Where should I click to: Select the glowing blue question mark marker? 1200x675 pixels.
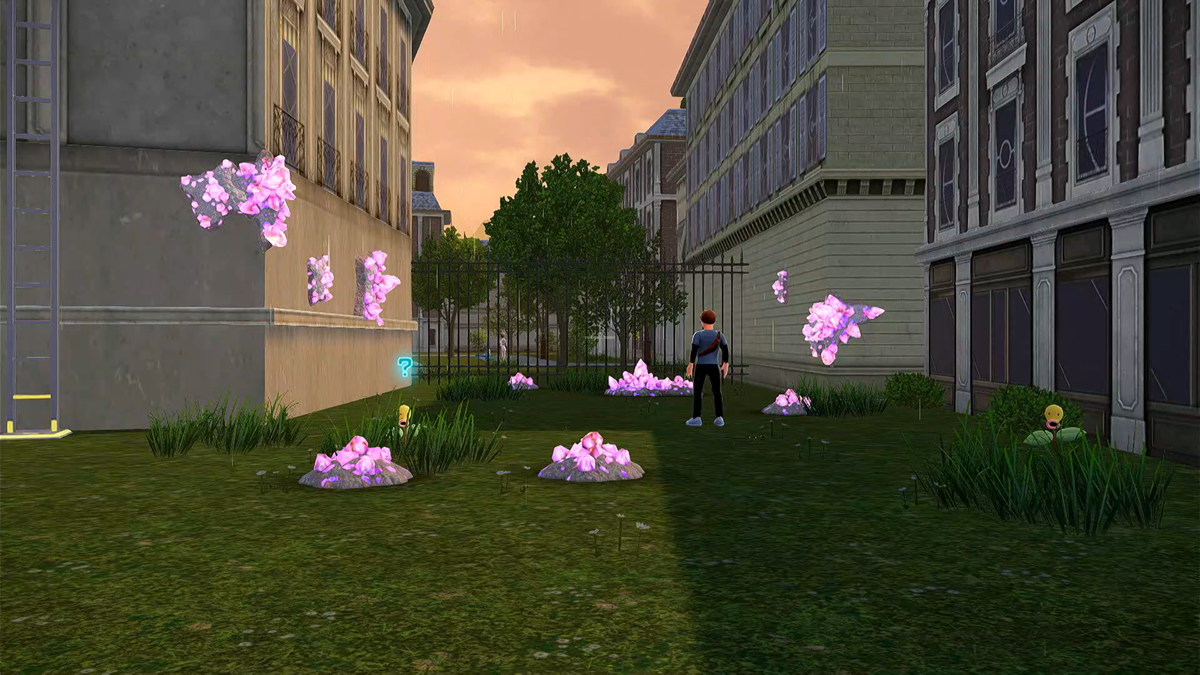tap(405, 367)
